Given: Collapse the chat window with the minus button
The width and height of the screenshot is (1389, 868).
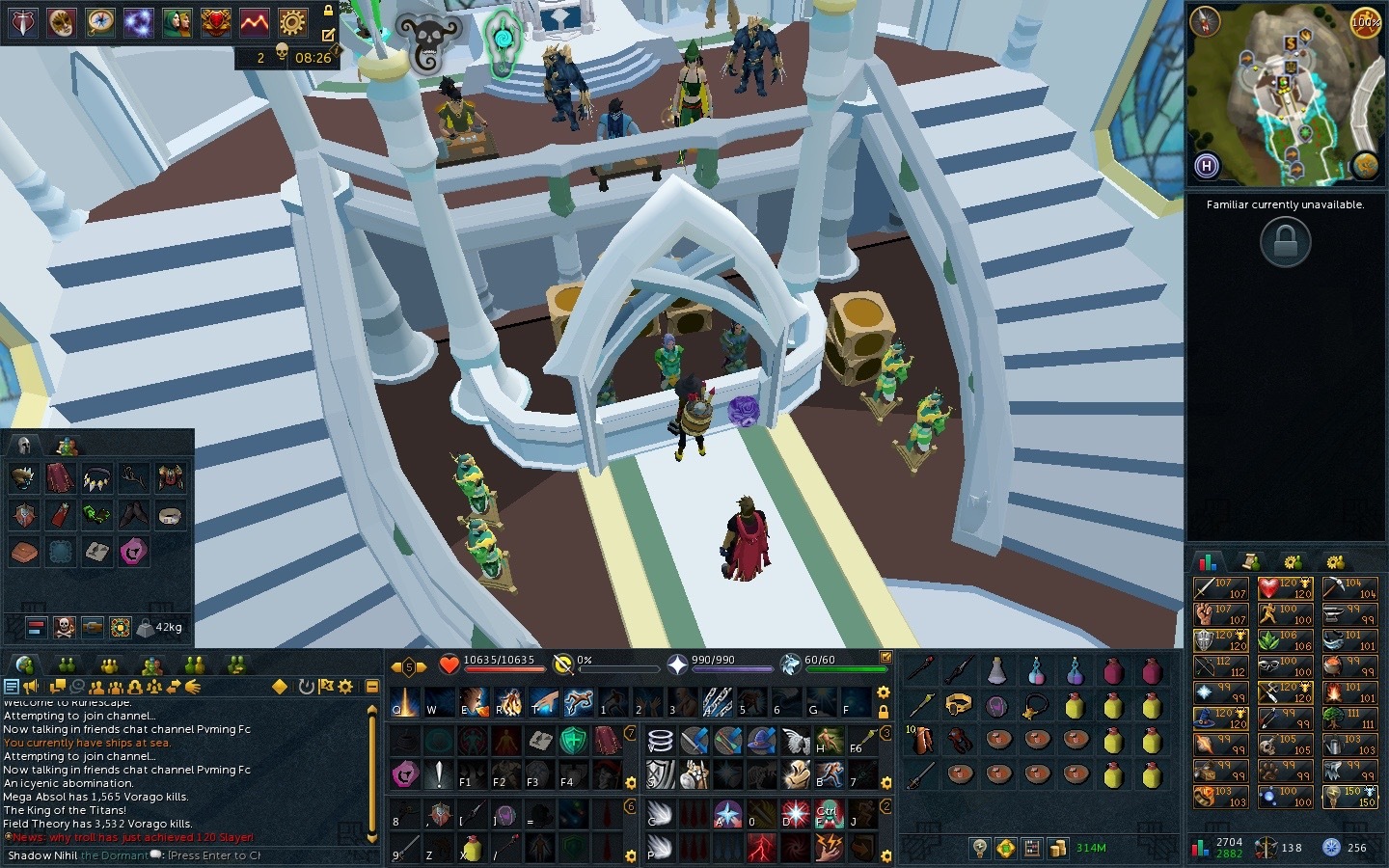Looking at the screenshot, I should (371, 686).
